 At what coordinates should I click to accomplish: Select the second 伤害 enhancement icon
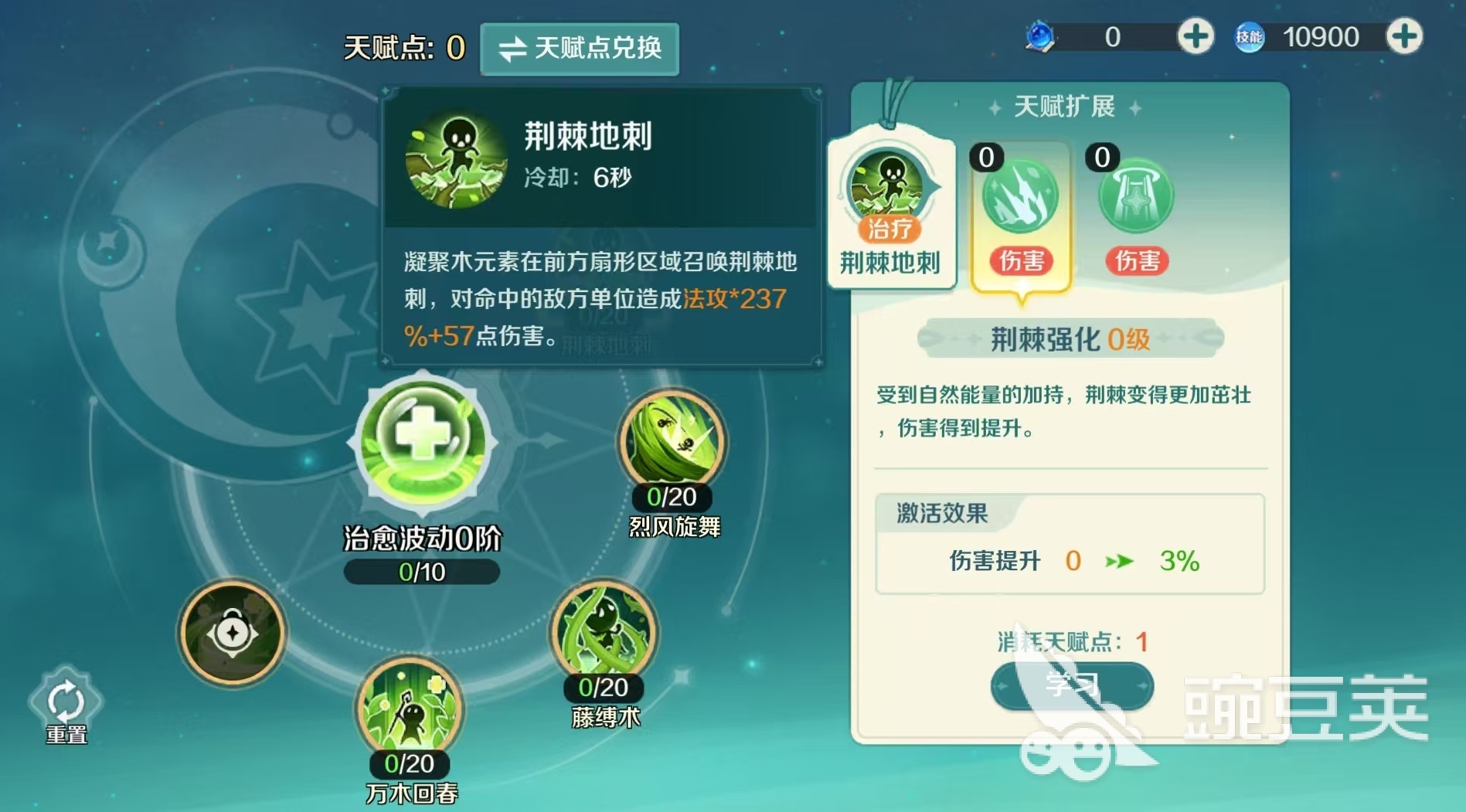click(1138, 198)
